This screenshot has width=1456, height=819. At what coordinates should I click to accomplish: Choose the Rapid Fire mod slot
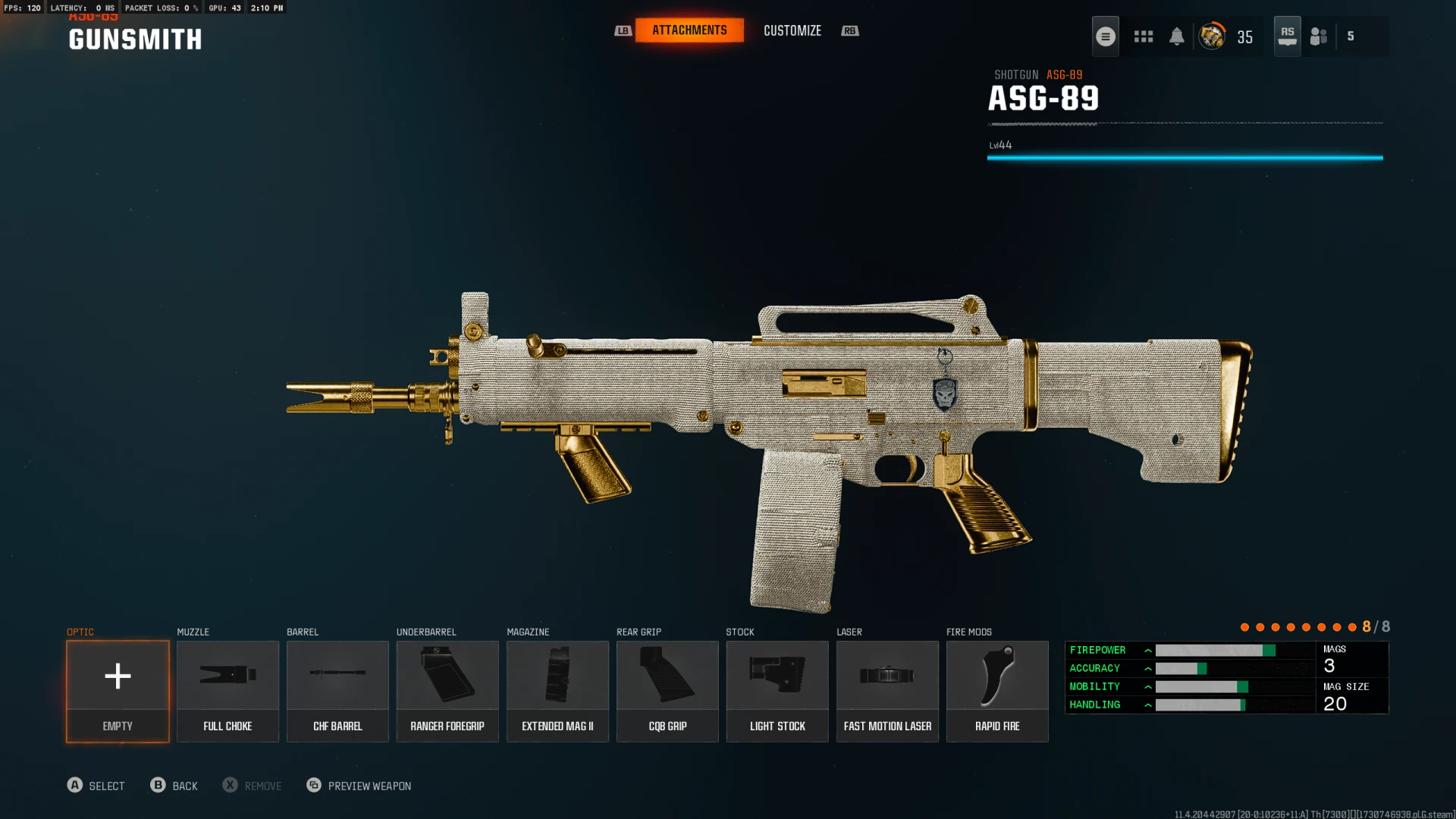997,691
